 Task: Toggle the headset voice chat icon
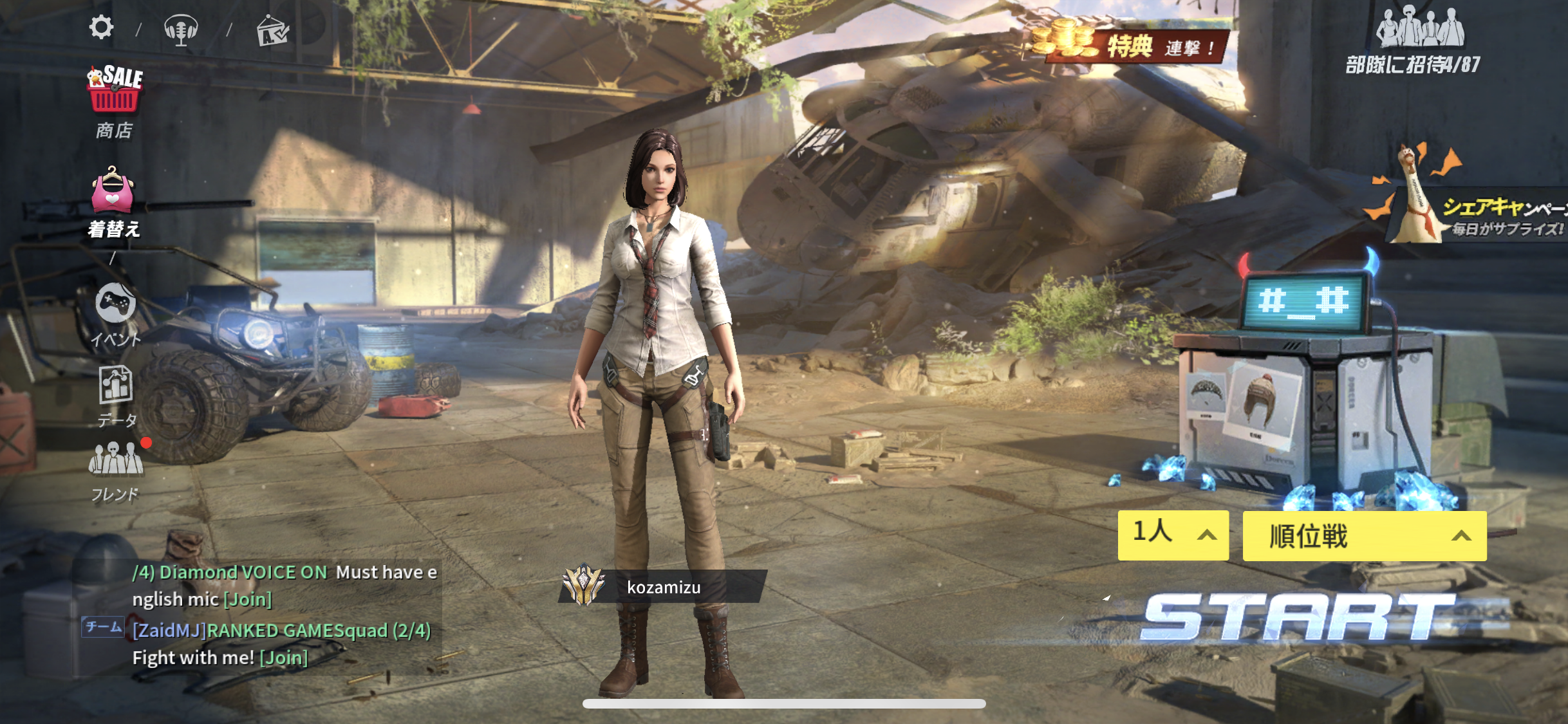point(181,30)
